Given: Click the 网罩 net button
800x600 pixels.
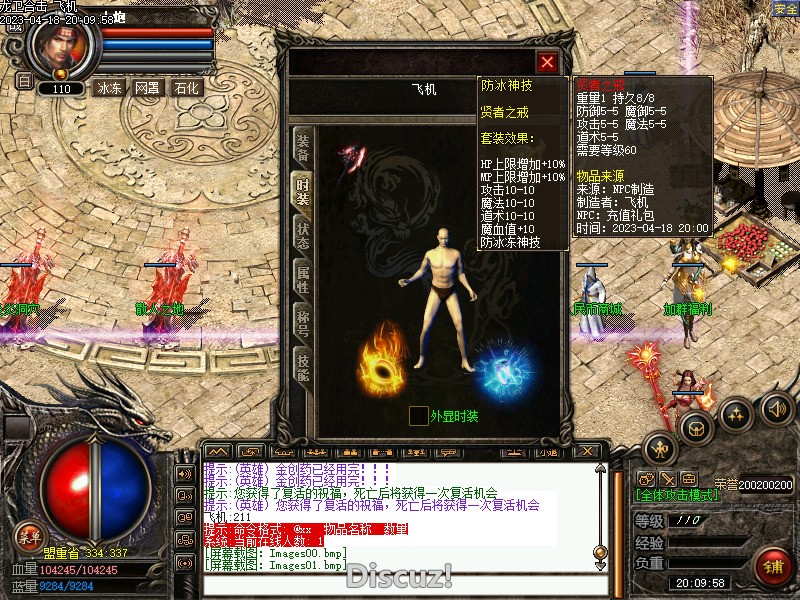Looking at the screenshot, I should pos(147,87).
